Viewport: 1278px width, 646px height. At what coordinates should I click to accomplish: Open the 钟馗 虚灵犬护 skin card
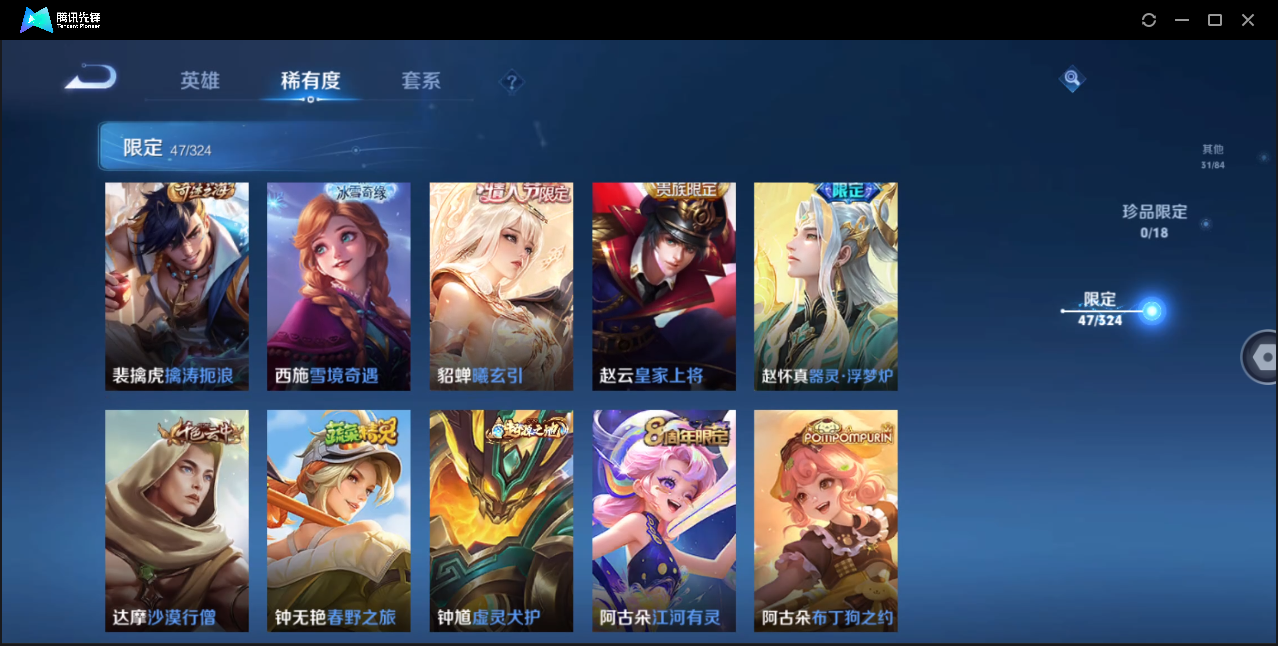click(501, 520)
